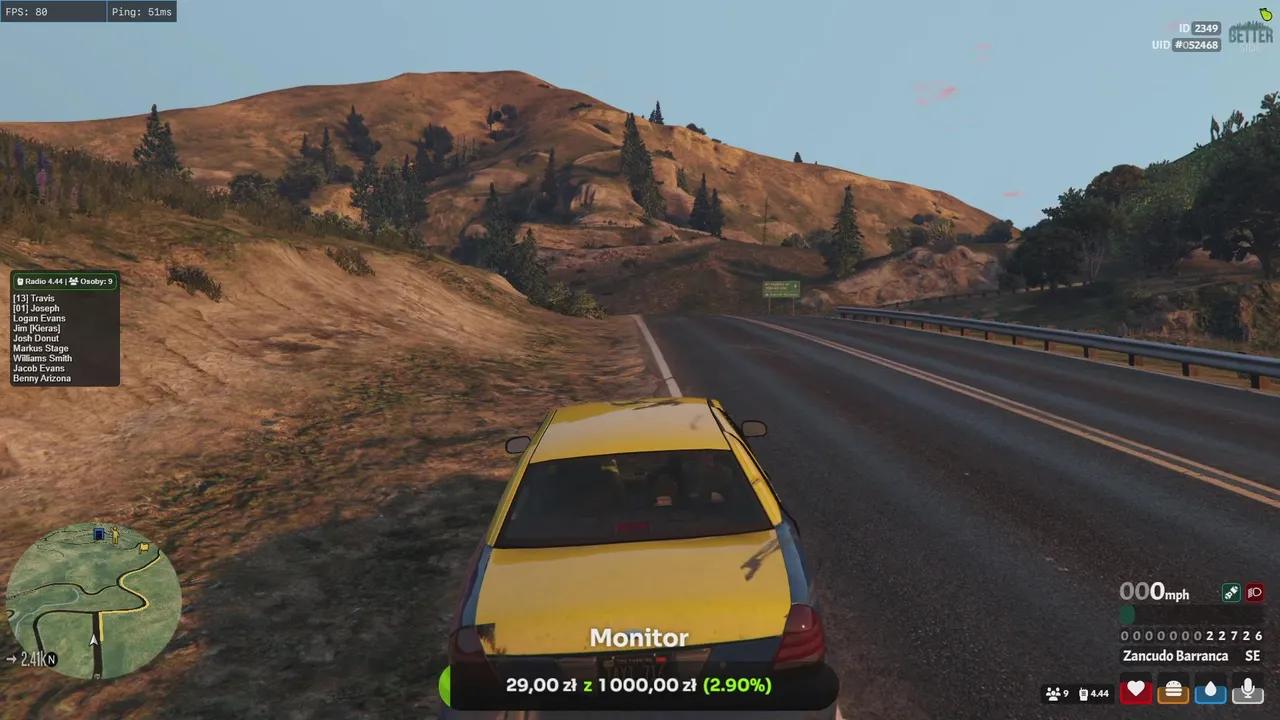This screenshot has height=720, width=1280.
Task: Click the red heart health icon
Action: click(x=1135, y=691)
